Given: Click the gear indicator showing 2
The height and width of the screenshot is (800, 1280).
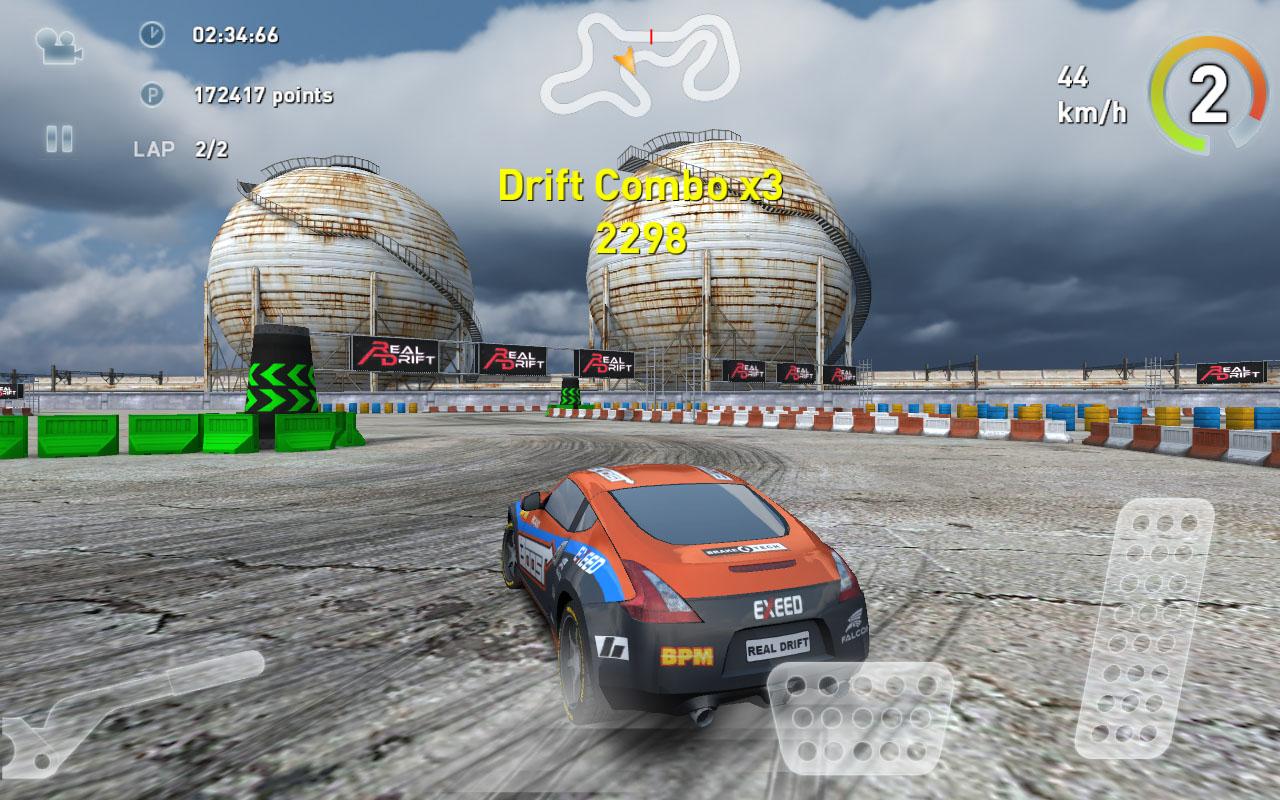Looking at the screenshot, I should click(1208, 92).
